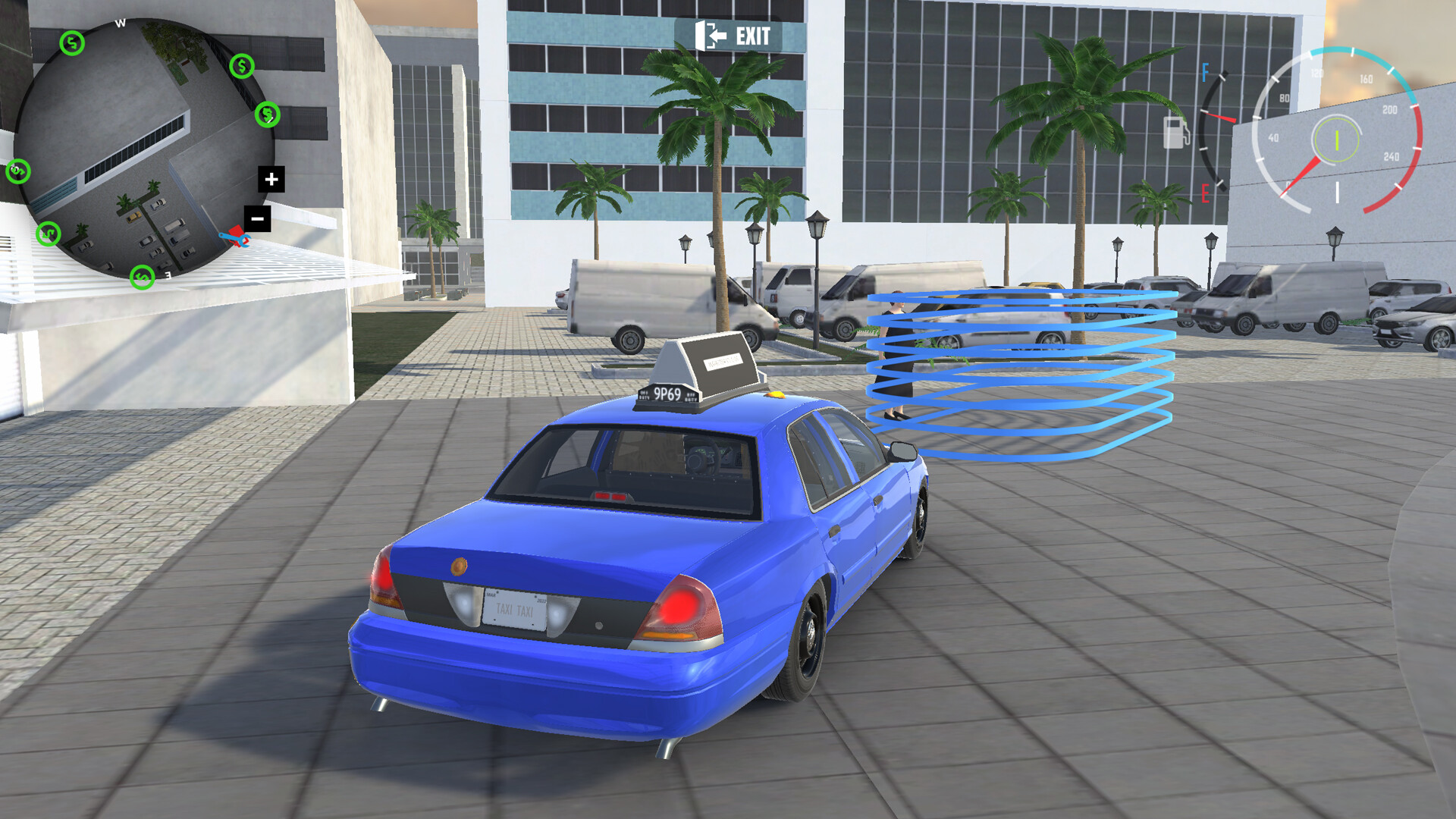The image size is (1456, 819).
Task: Click the W compass letter on the minimap
Action: pyautogui.click(x=120, y=24)
